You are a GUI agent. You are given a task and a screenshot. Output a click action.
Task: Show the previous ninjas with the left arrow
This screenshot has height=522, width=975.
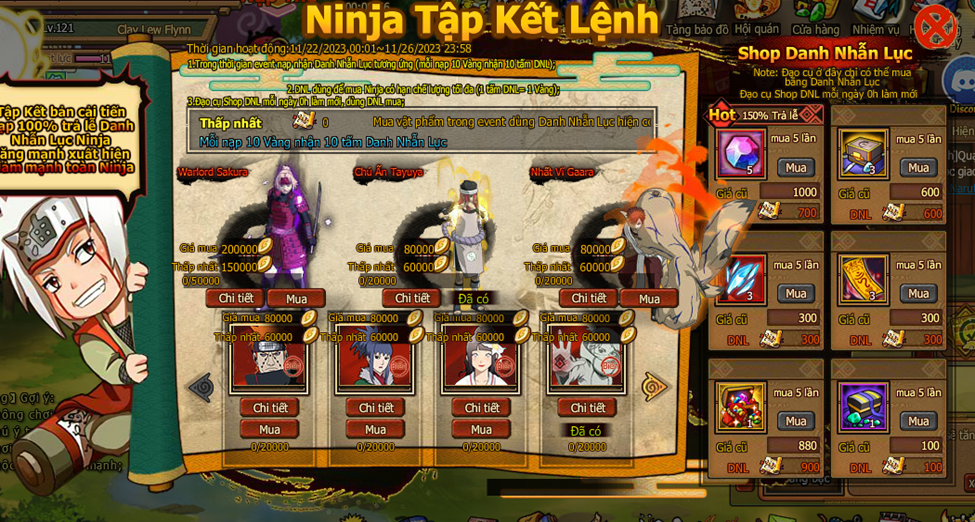tap(201, 386)
